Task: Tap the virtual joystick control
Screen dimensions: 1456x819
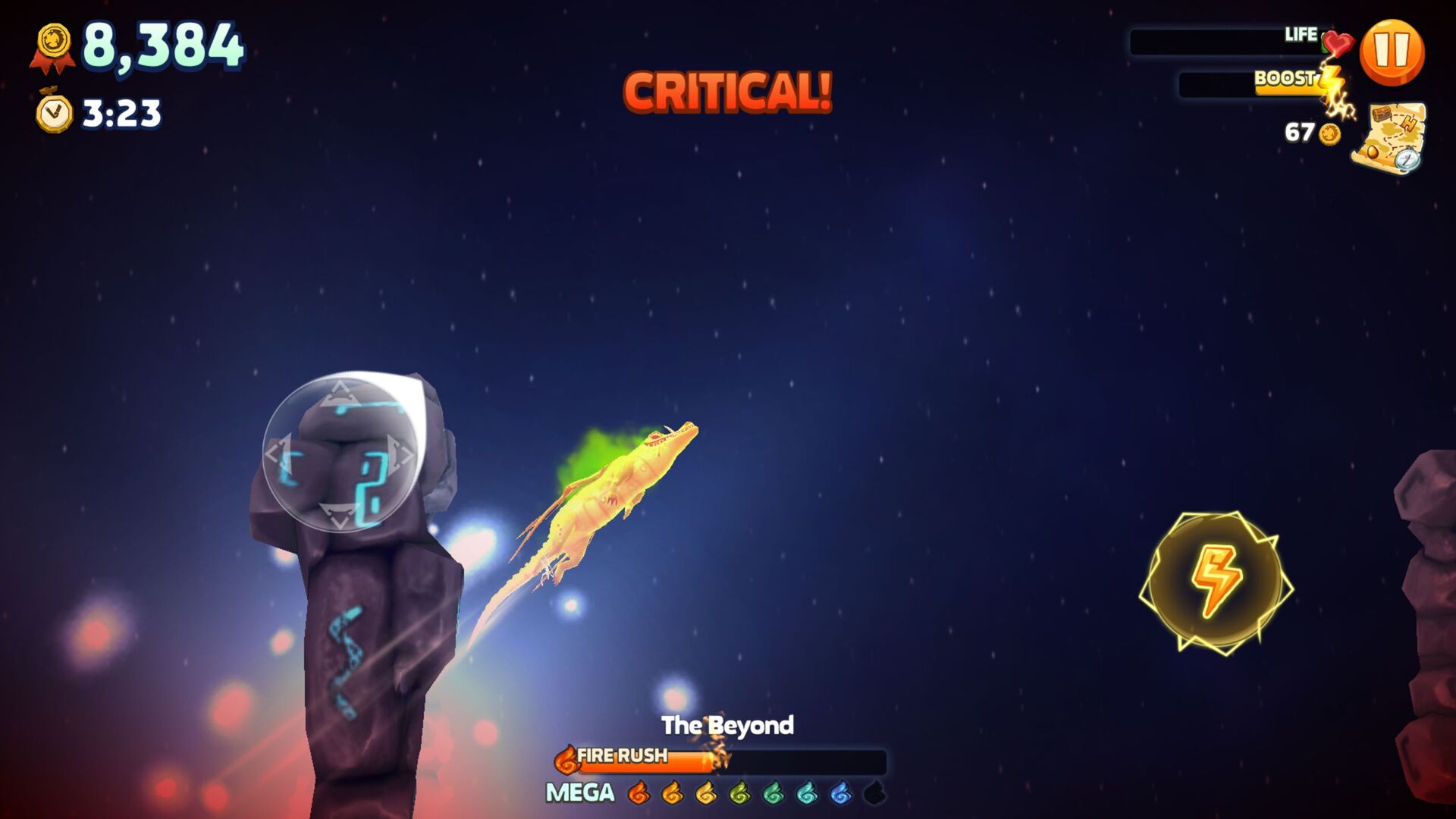Action: (340, 453)
